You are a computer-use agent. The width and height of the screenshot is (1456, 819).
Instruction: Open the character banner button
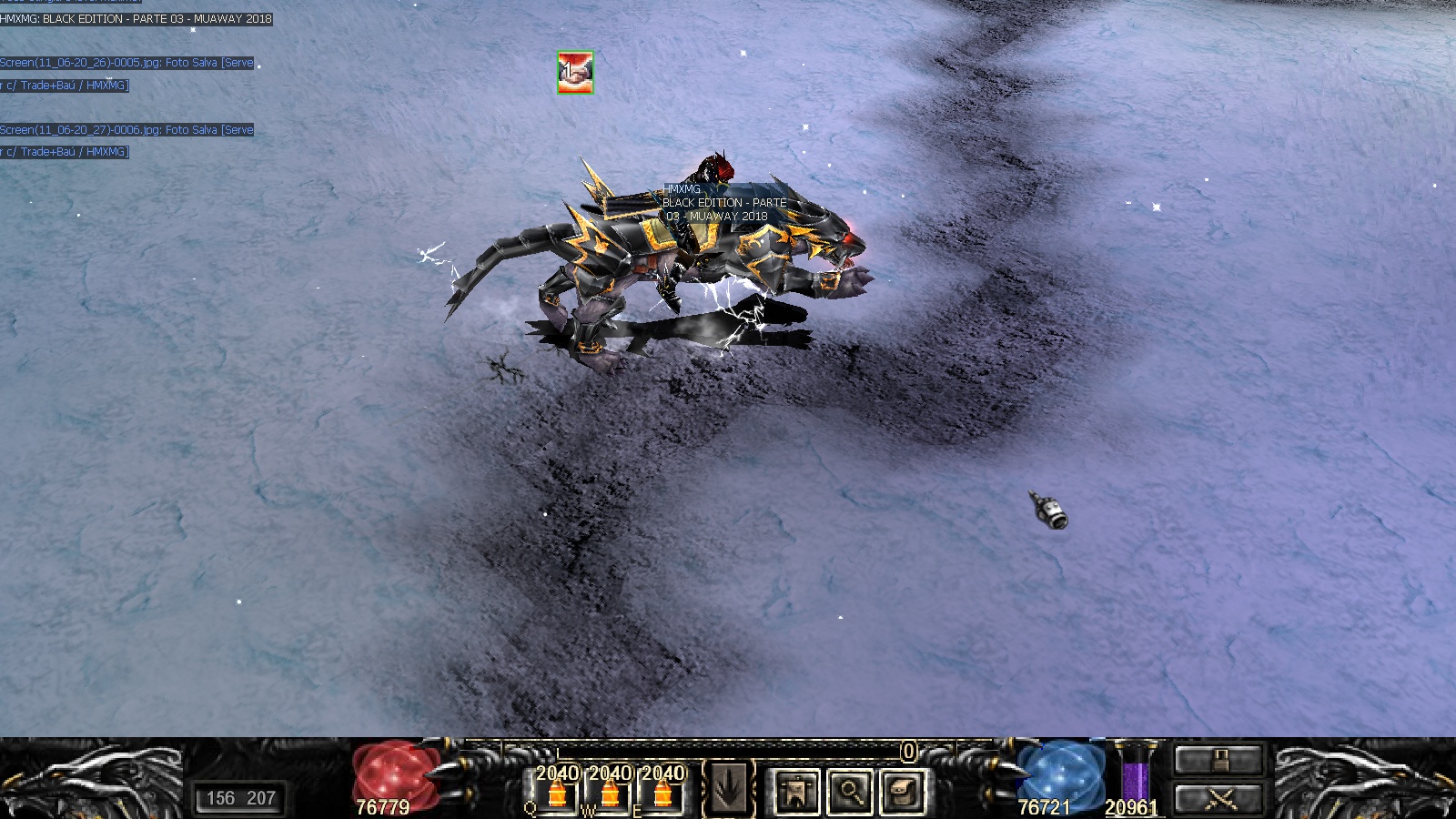(797, 791)
